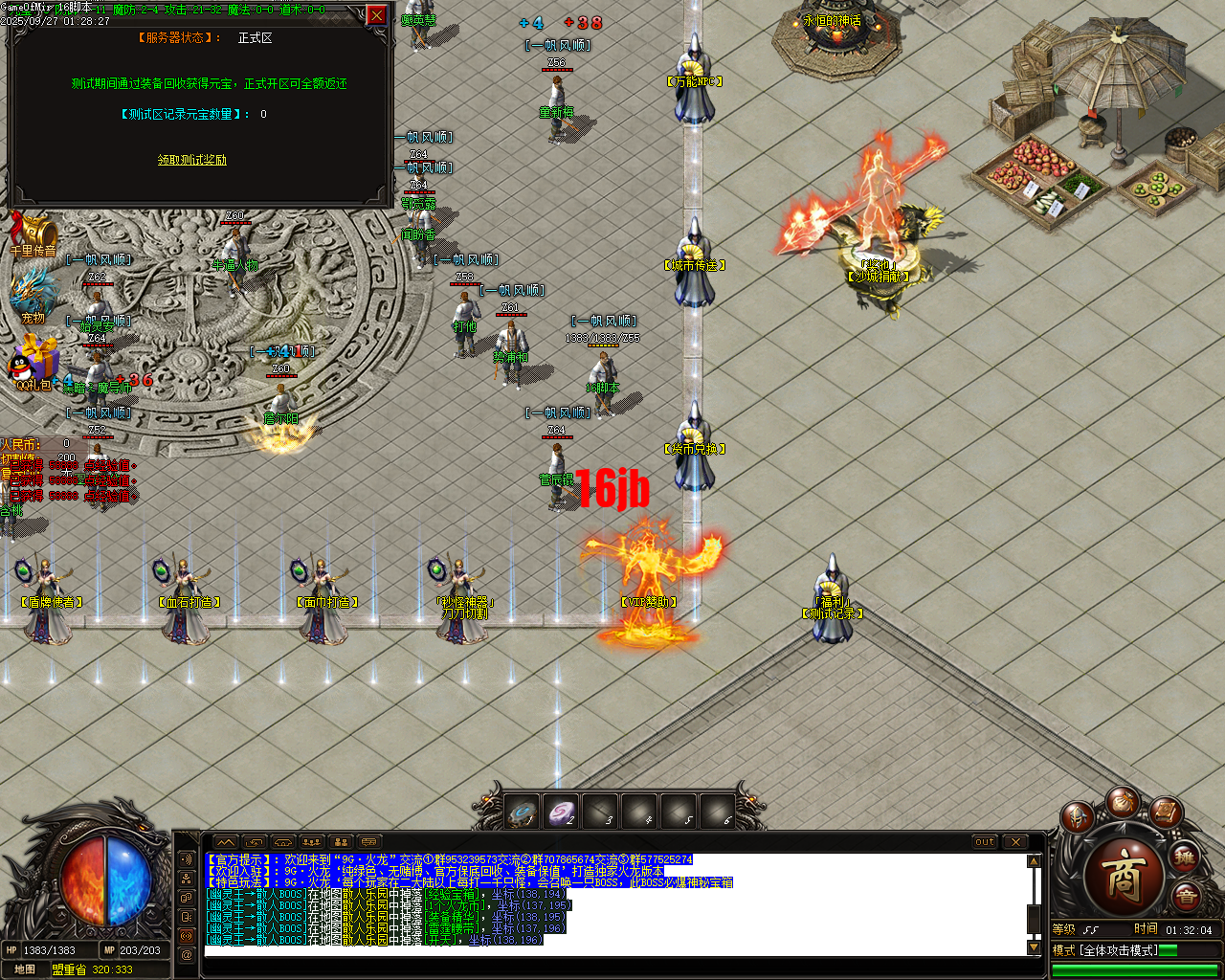1225x980 pixels.
Task: Click the speech bubble icon in chat toolbar
Action: (x=368, y=843)
